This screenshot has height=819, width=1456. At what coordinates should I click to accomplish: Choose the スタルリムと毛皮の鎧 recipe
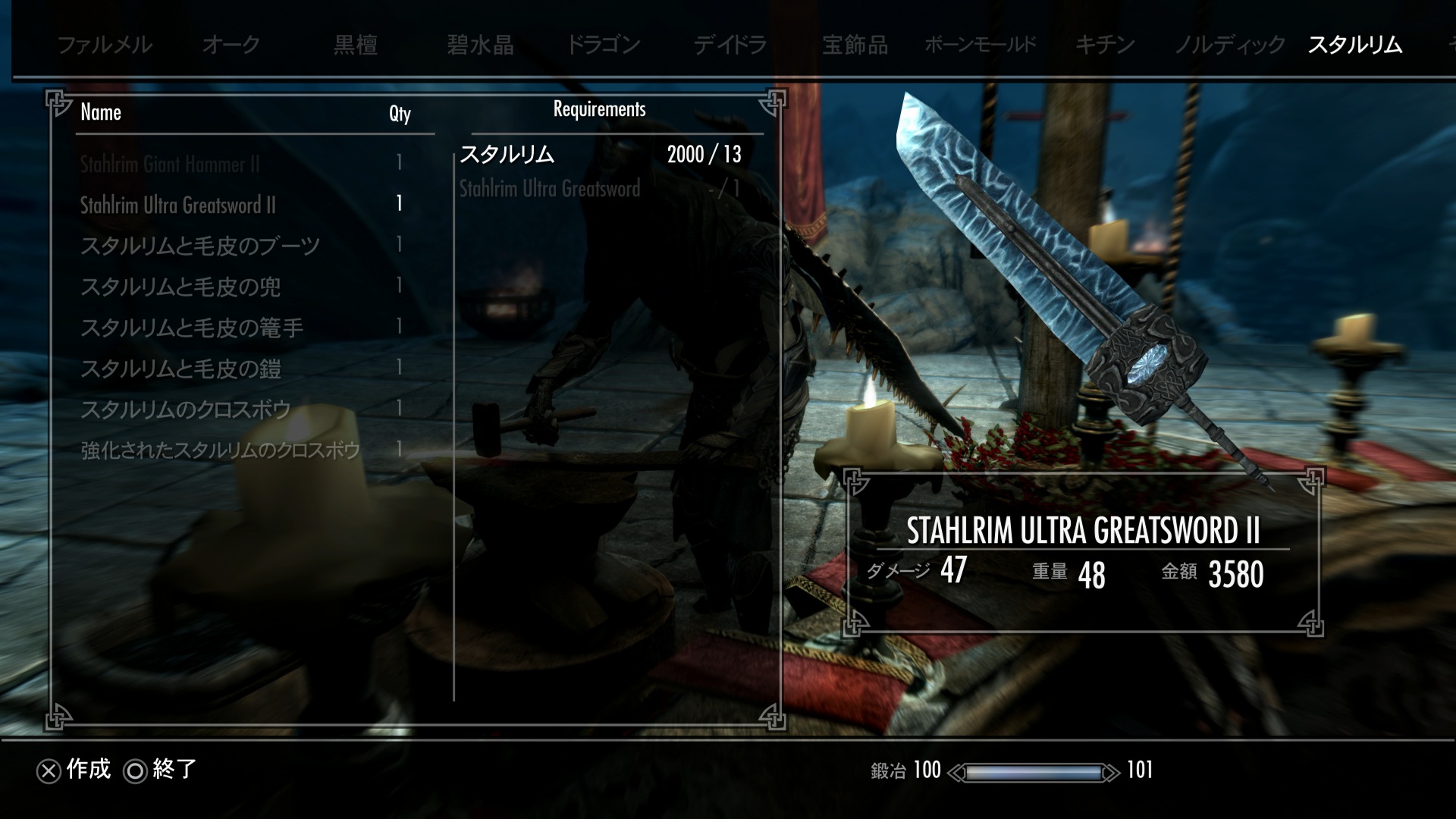[x=180, y=369]
